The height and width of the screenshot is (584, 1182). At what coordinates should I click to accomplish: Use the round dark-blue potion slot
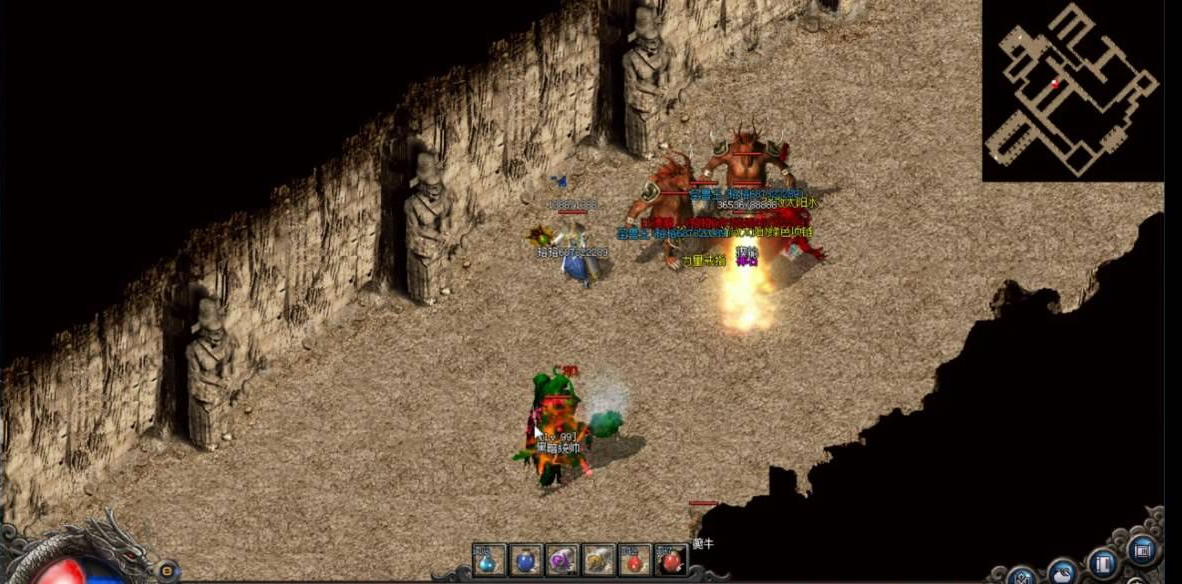pyautogui.click(x=527, y=560)
